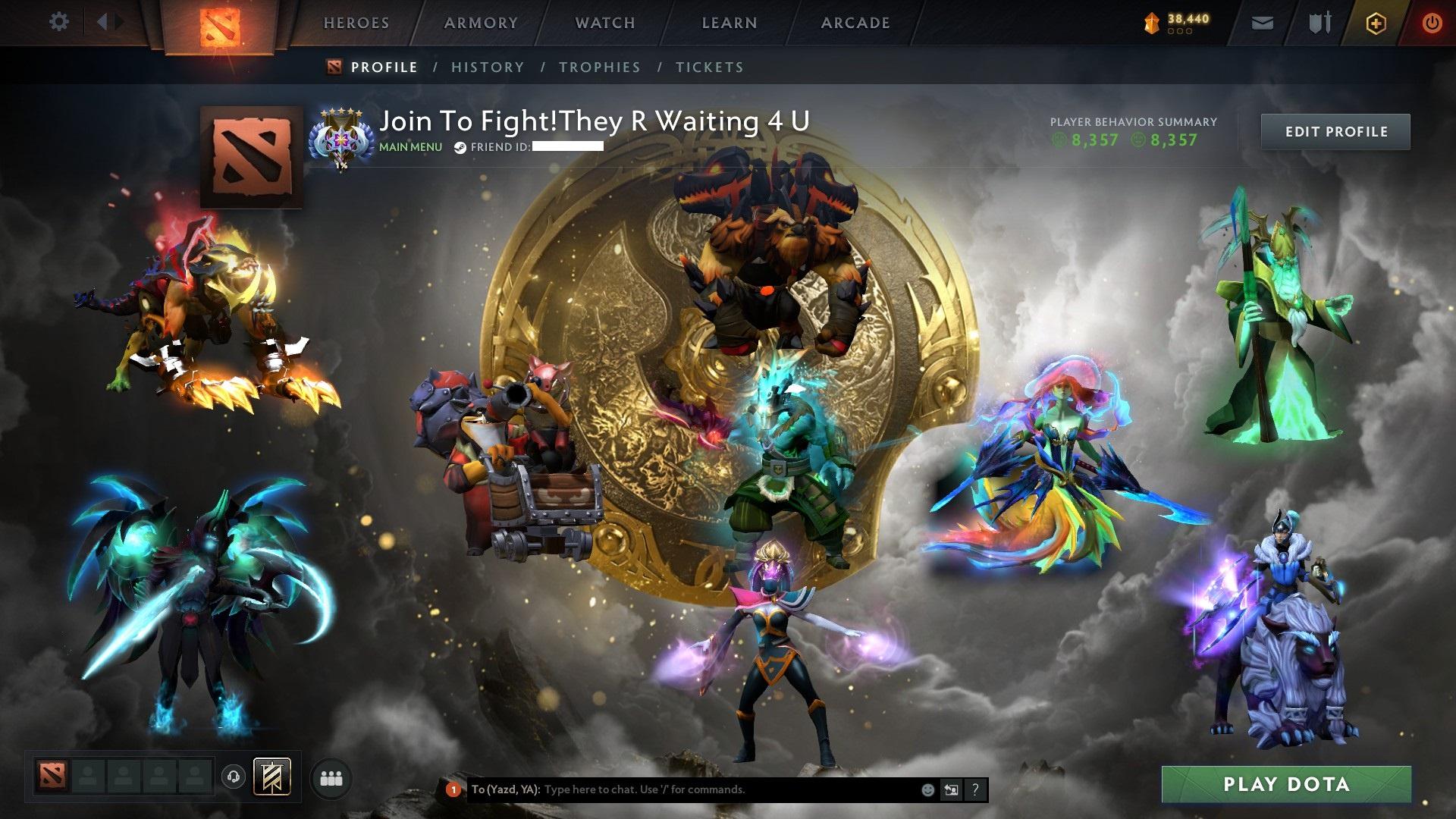Image resolution: width=1456 pixels, height=819 pixels.
Task: Click the help question mark next to chat
Action: click(974, 789)
